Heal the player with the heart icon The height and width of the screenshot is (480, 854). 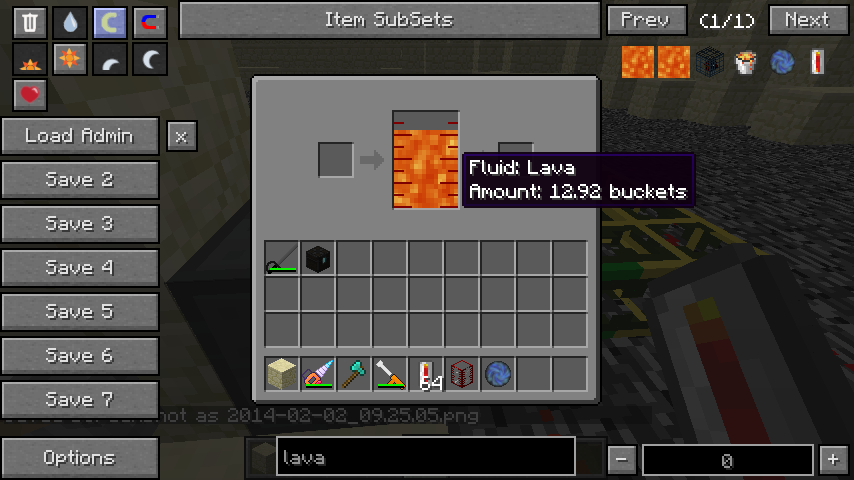(x=30, y=95)
